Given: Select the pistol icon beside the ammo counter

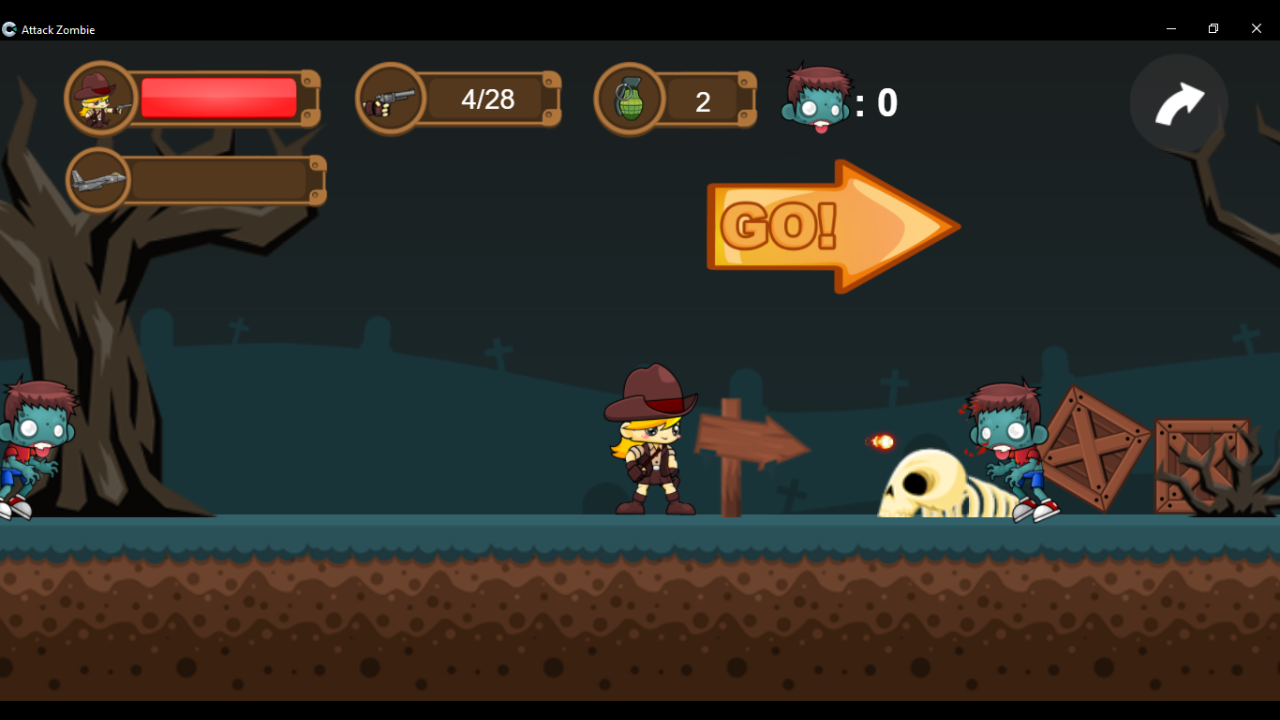Looking at the screenshot, I should click(391, 97).
